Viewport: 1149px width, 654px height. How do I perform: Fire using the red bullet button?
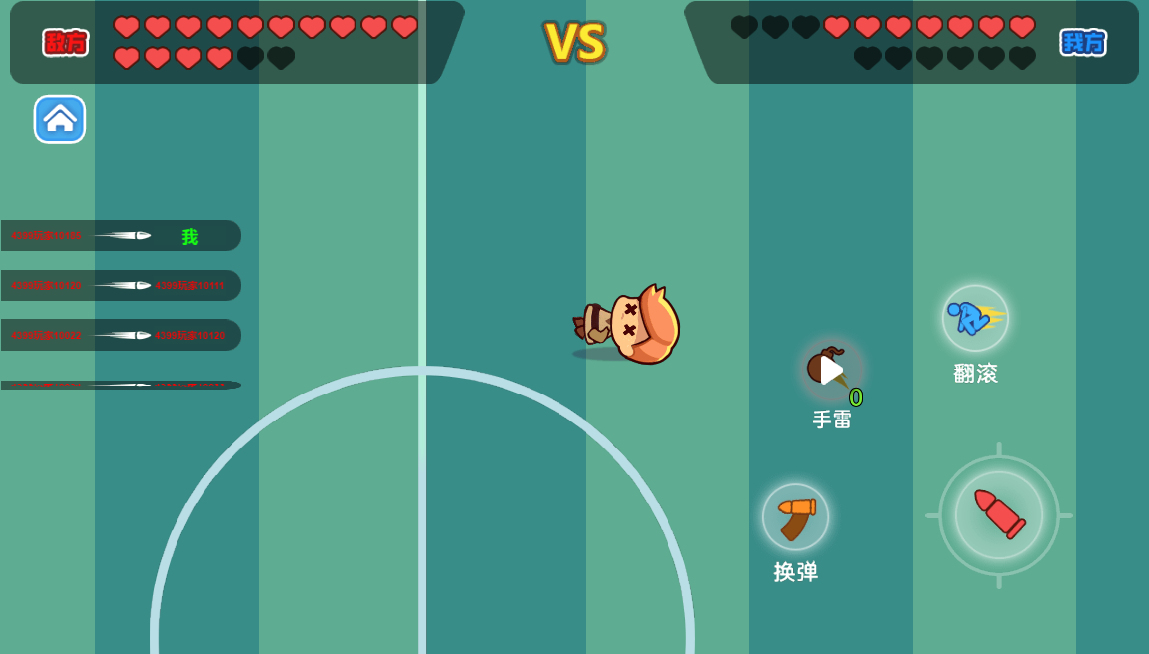(x=998, y=514)
